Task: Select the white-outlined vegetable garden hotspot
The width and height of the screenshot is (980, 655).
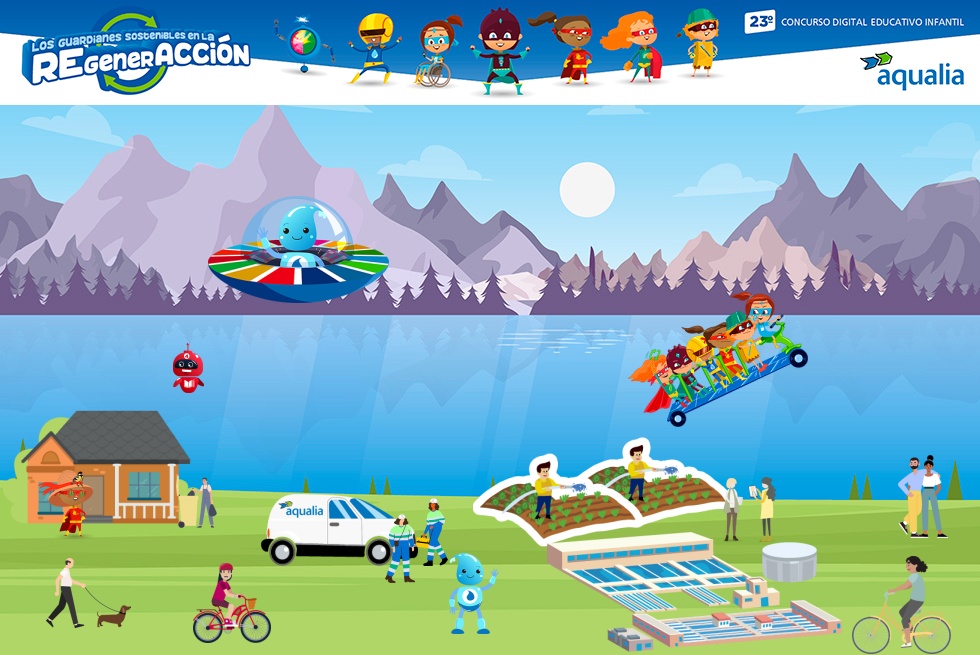Action: [598, 491]
